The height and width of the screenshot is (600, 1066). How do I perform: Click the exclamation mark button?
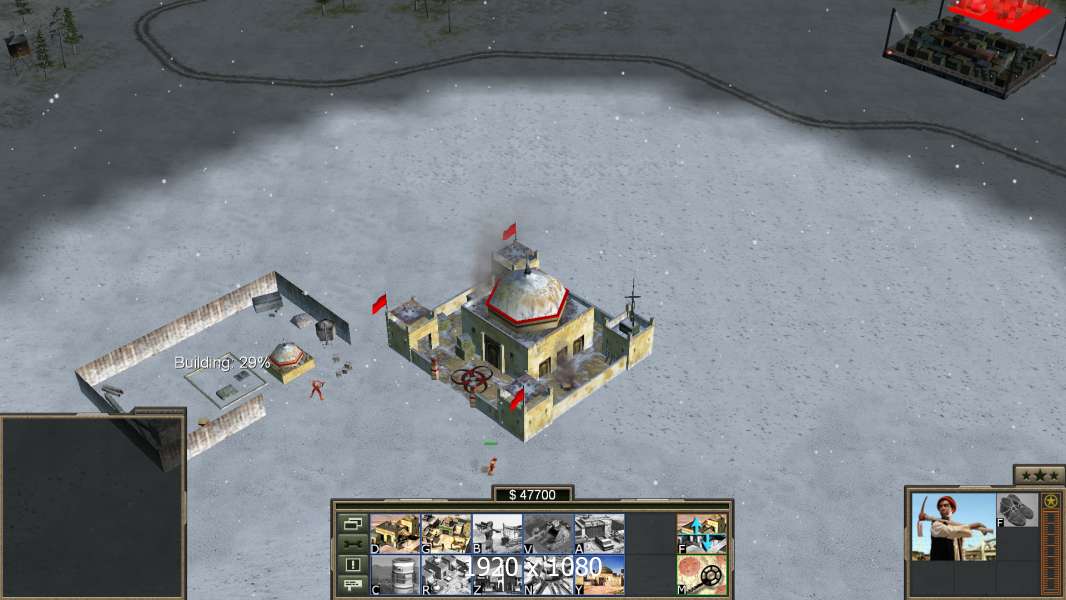click(352, 565)
